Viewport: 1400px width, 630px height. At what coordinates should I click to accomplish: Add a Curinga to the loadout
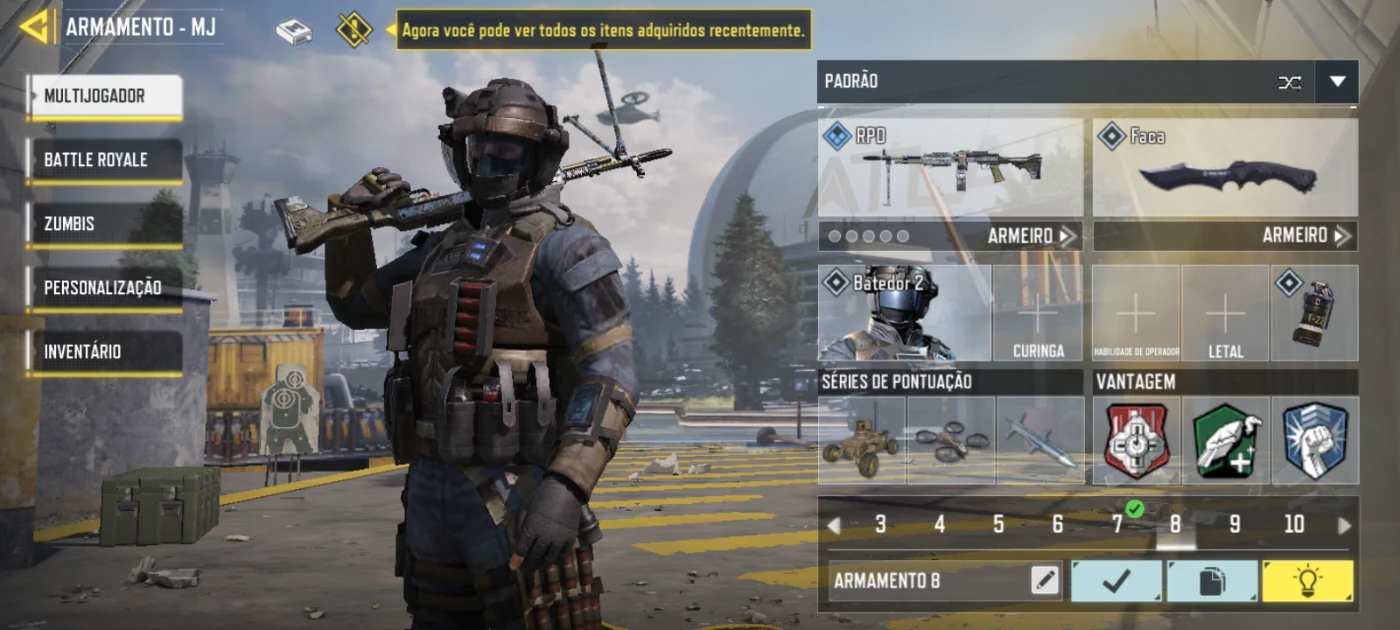[x=1037, y=313]
